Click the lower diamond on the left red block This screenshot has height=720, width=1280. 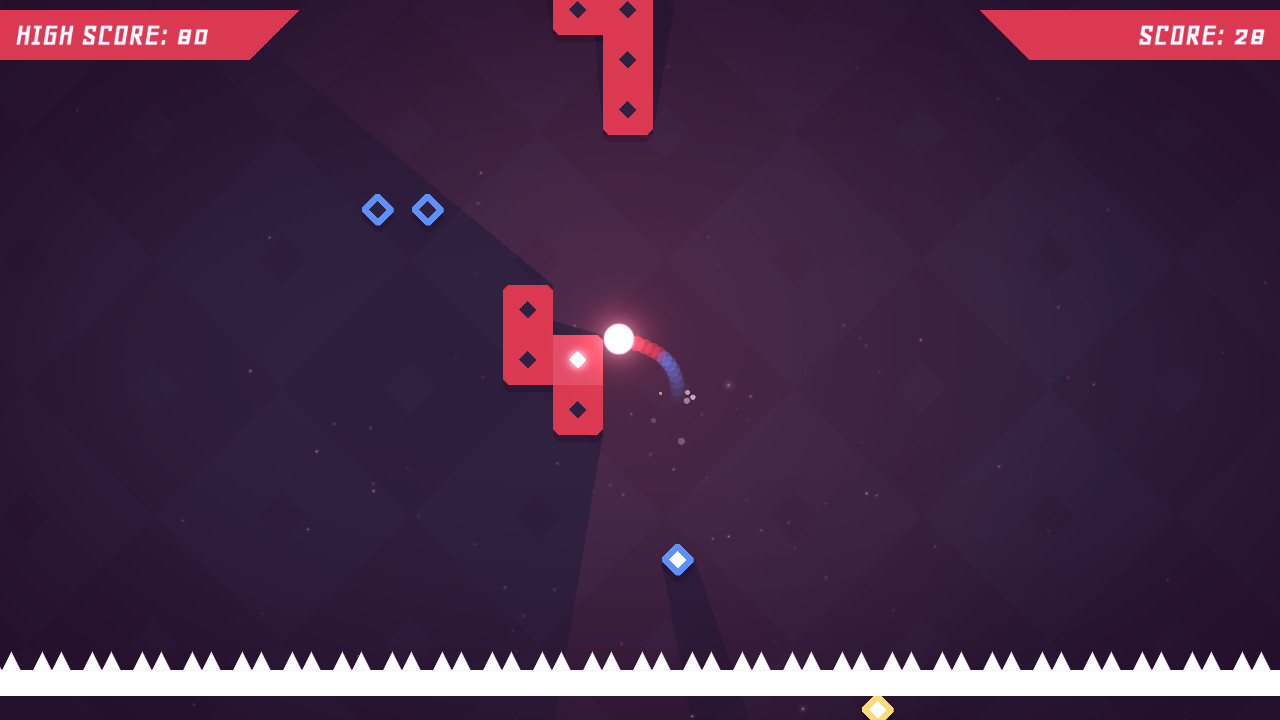527,358
